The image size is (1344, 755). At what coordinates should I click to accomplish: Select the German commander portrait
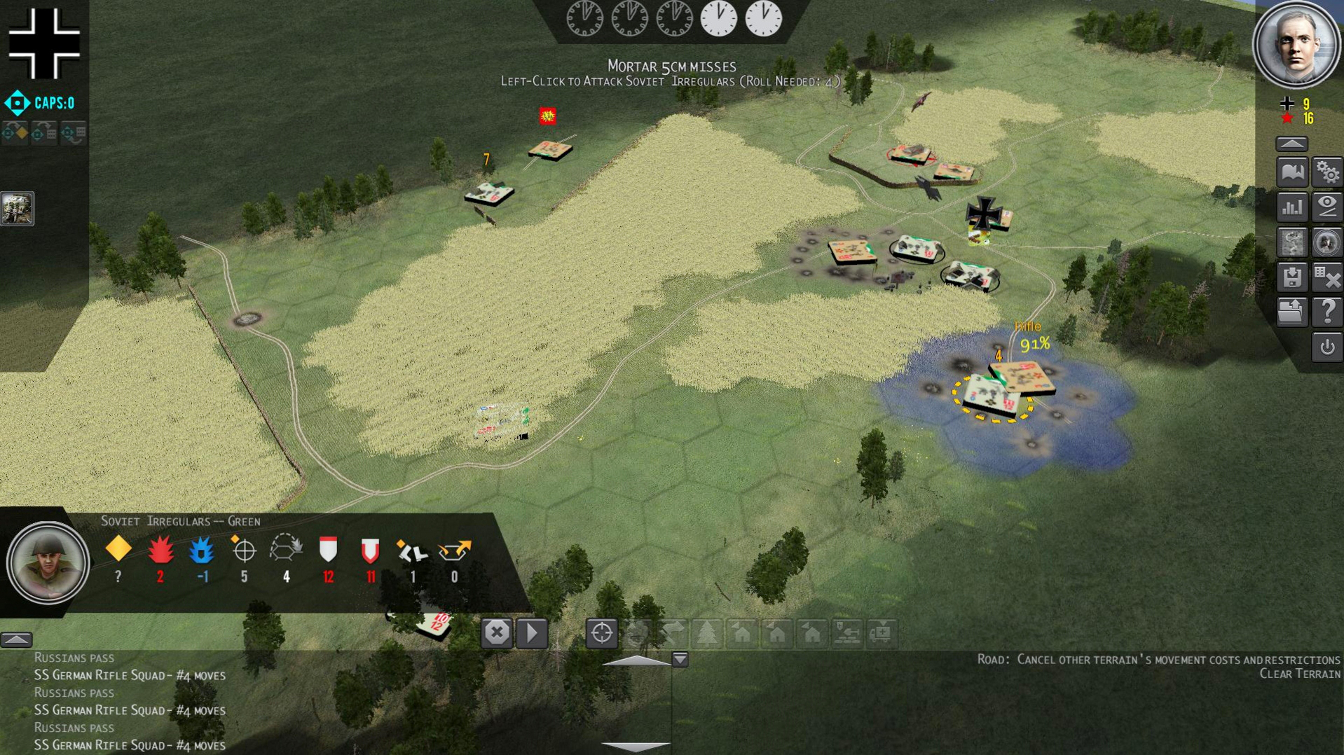tap(1297, 45)
